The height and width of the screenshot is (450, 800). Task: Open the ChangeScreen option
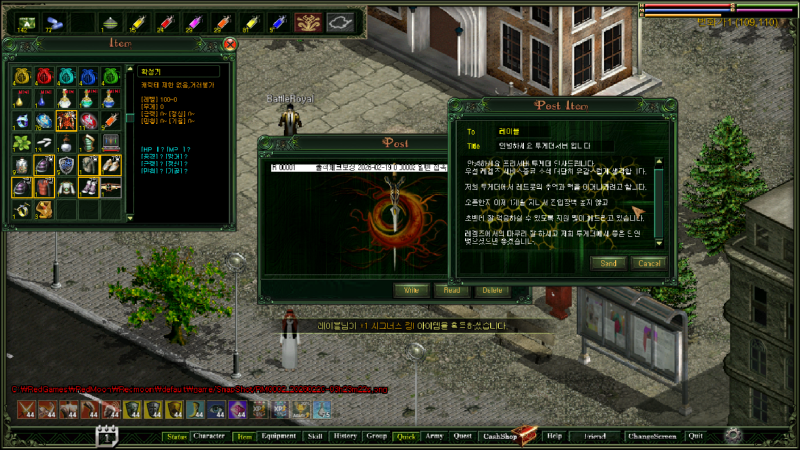tap(651, 436)
